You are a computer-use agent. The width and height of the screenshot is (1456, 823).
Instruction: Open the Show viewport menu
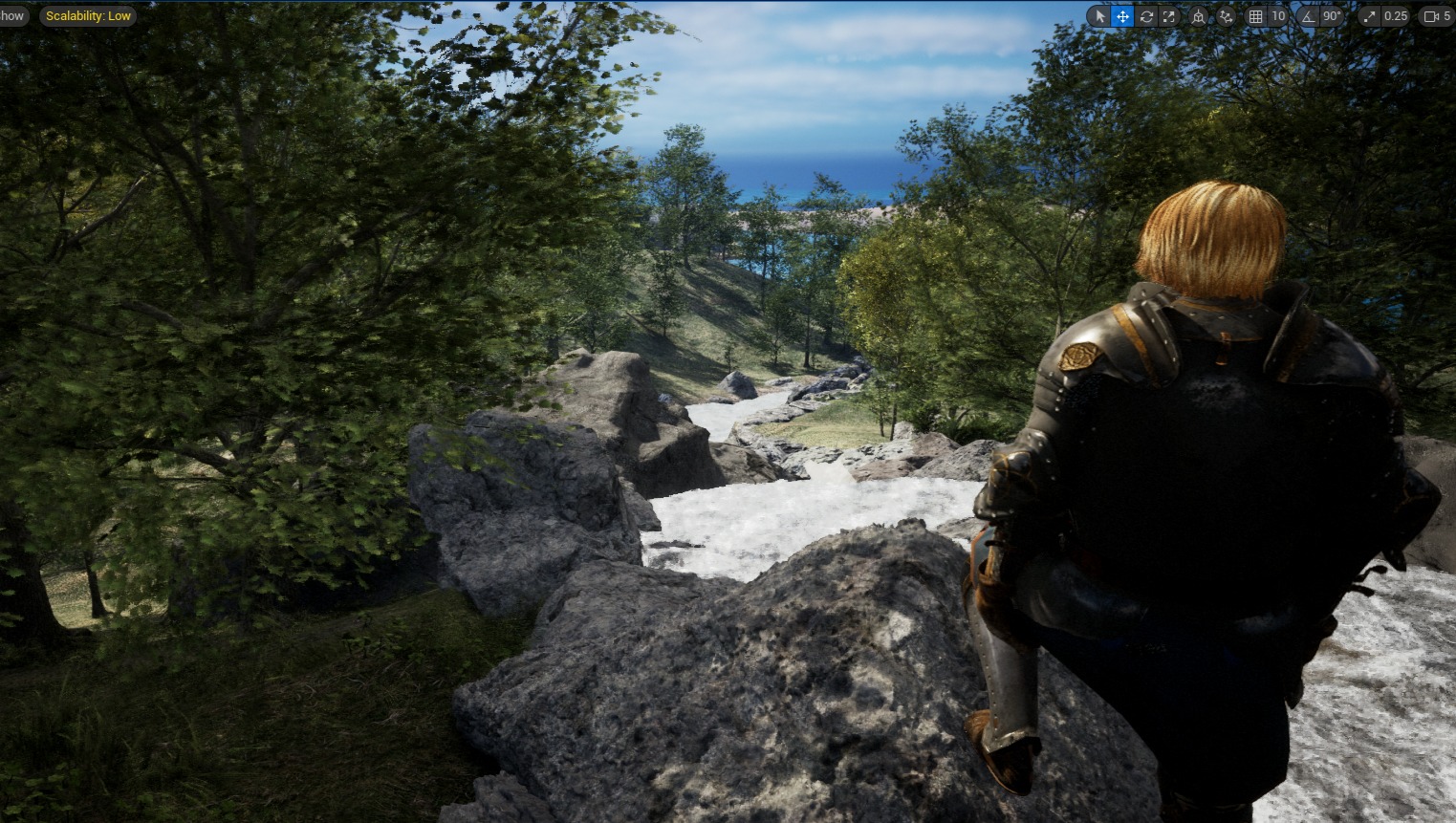12,16
